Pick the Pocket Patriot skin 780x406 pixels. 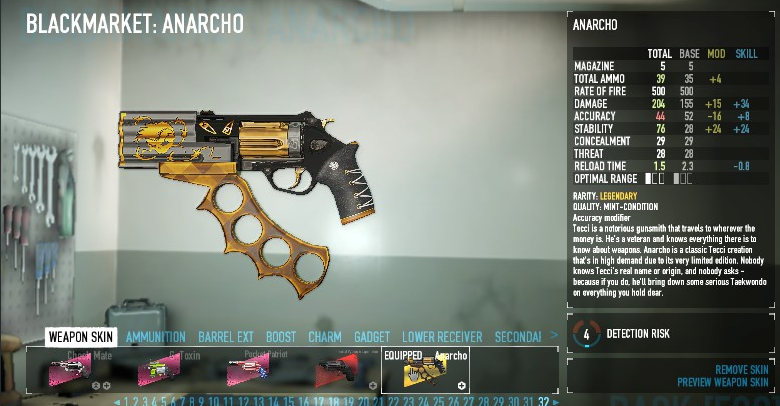click(x=250, y=370)
